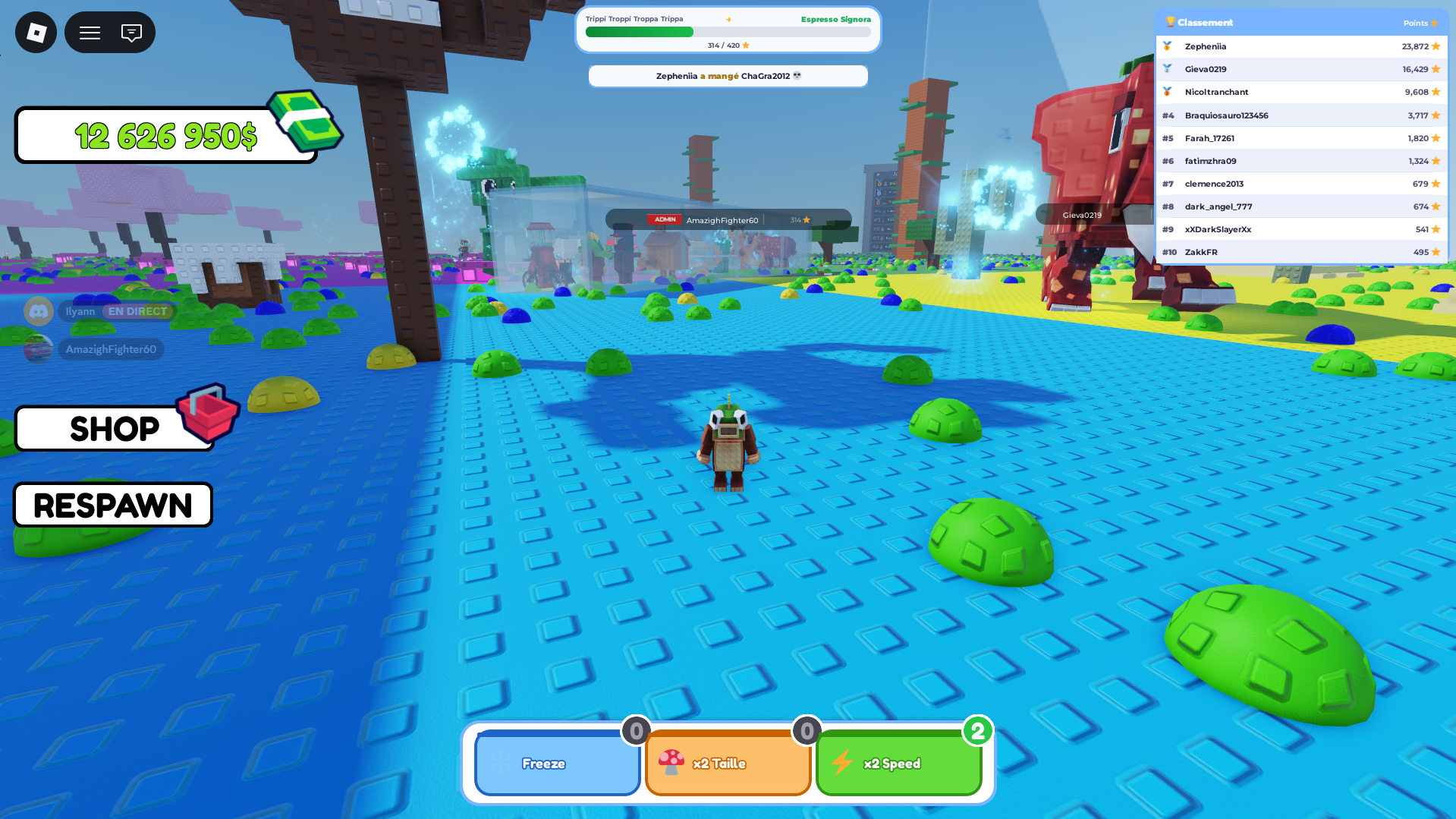Click the mushroom icon on x2 Taille
This screenshot has height=819, width=1456.
(x=672, y=763)
